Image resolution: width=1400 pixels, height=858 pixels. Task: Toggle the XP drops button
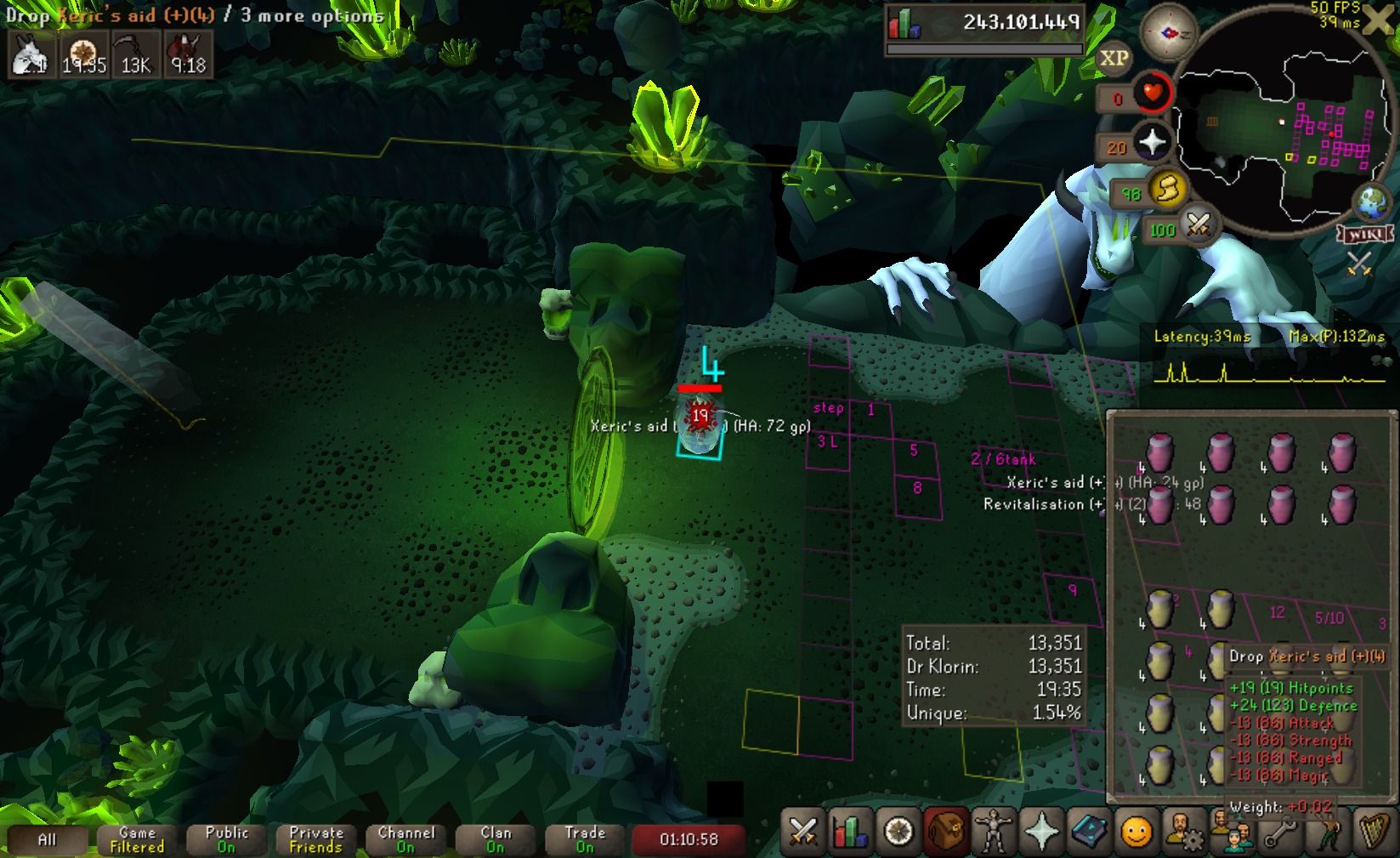pos(1114,59)
